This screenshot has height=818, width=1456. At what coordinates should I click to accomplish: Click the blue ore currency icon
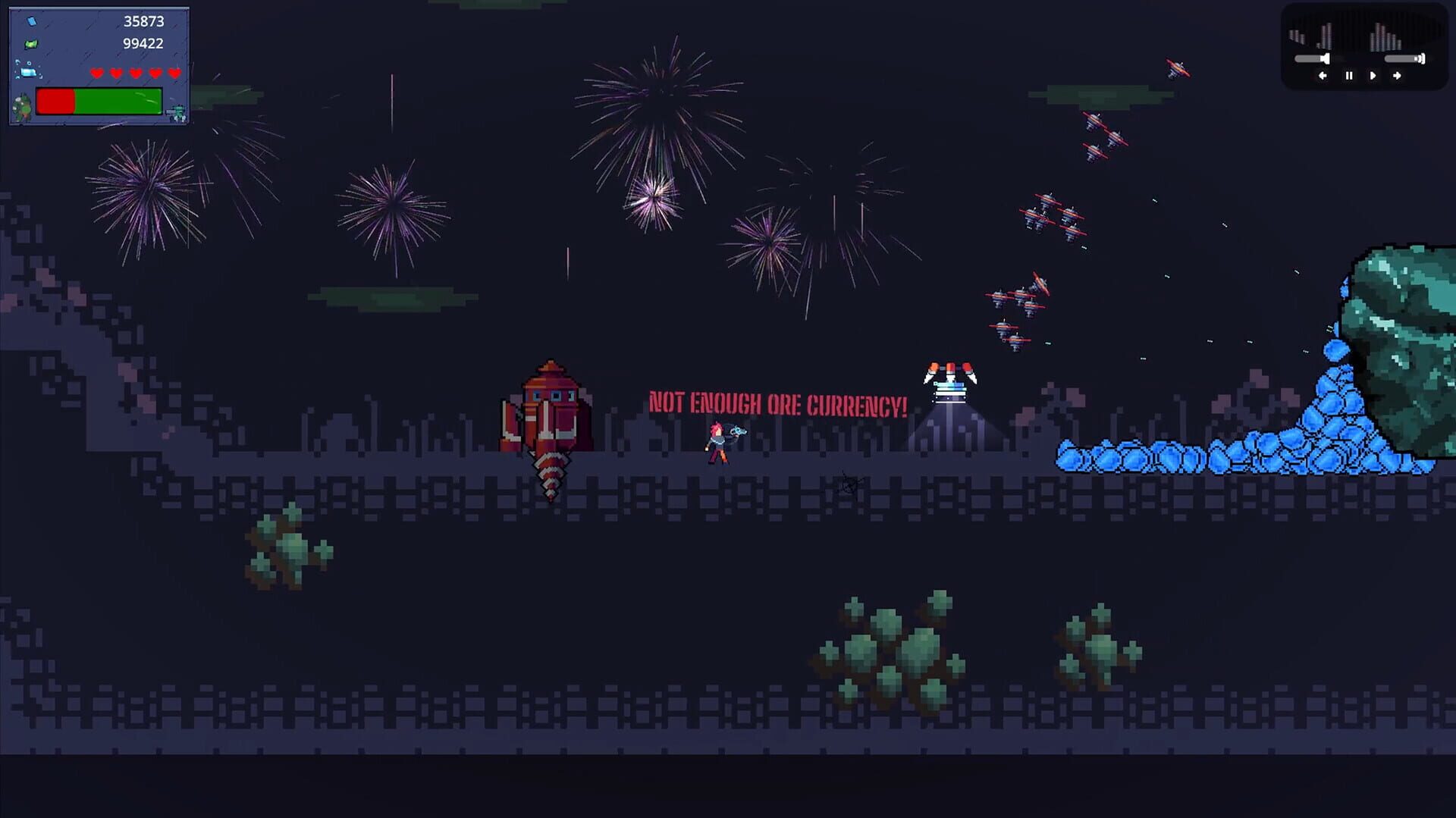(32, 21)
